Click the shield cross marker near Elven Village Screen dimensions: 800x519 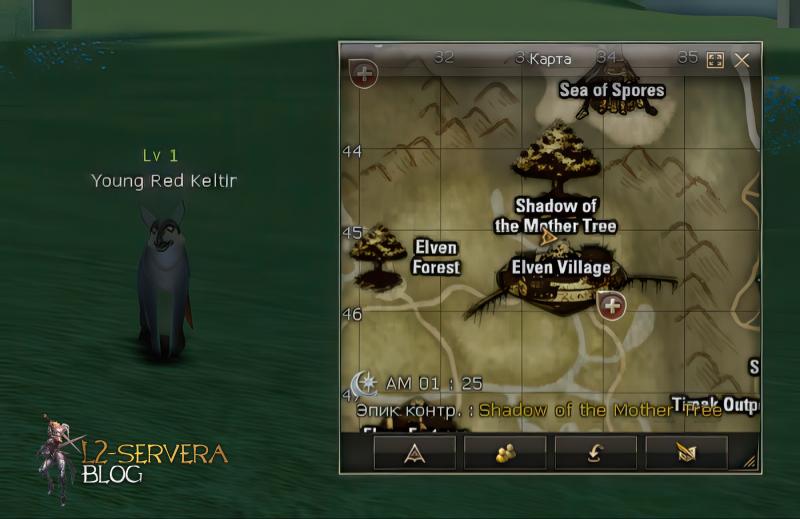click(611, 305)
